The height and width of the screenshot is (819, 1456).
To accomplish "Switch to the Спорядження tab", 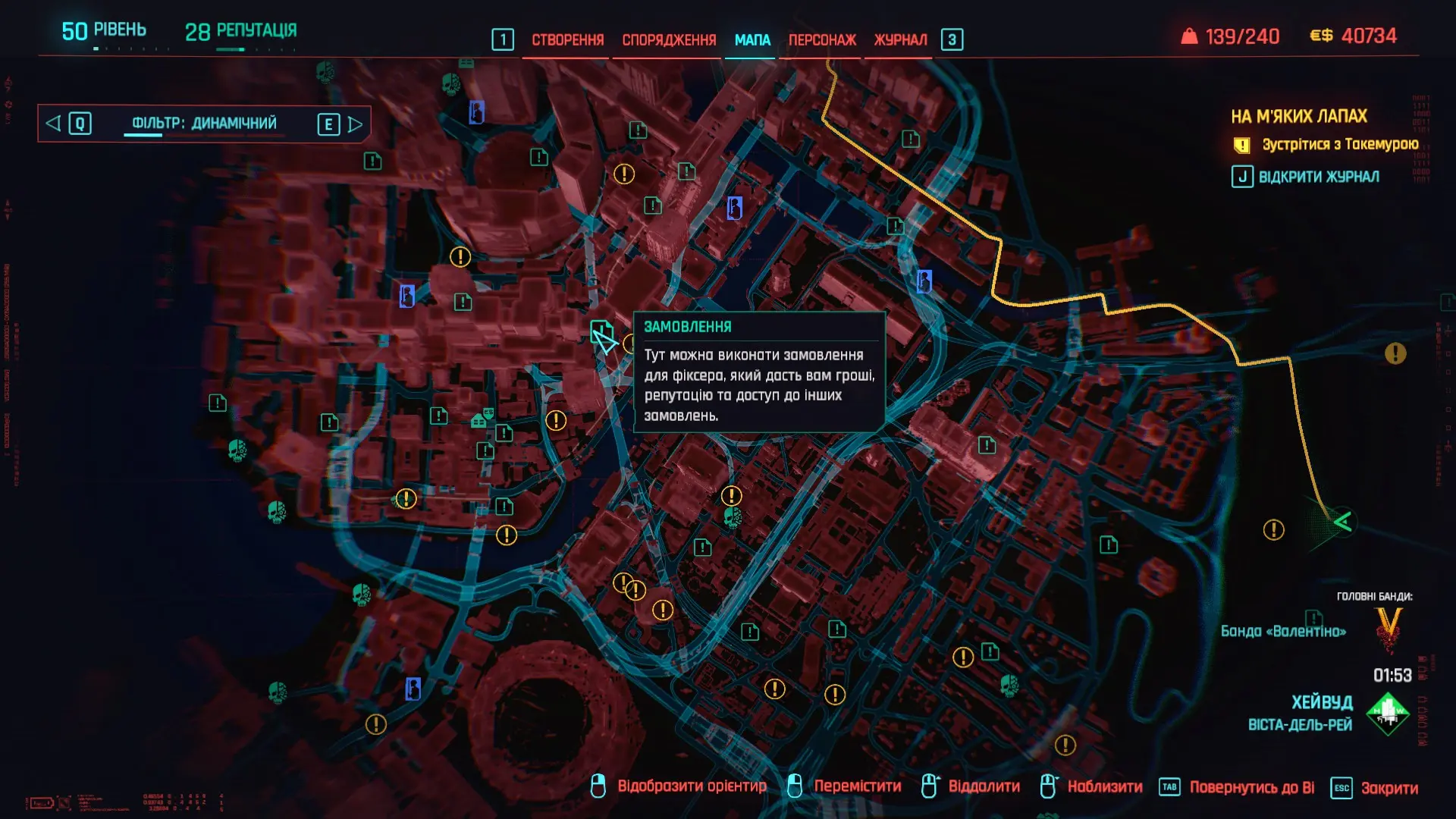I will click(x=669, y=40).
